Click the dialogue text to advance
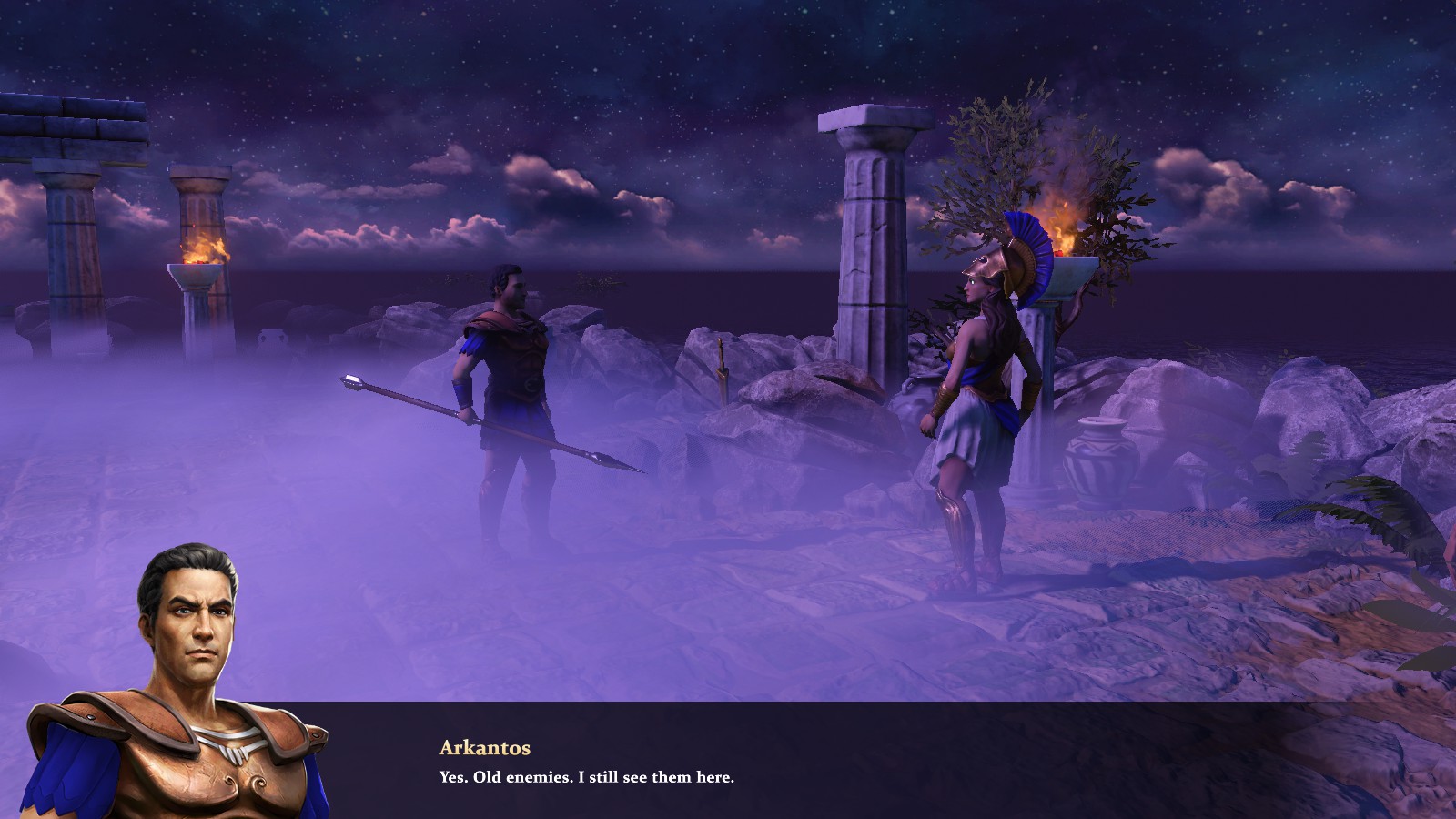Viewport: 1456px width, 819px height. [x=587, y=778]
